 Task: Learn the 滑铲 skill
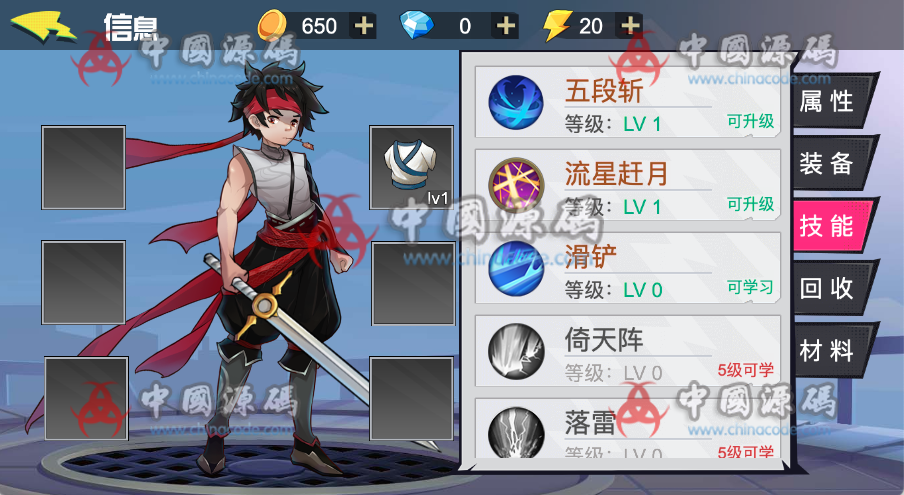pos(750,287)
